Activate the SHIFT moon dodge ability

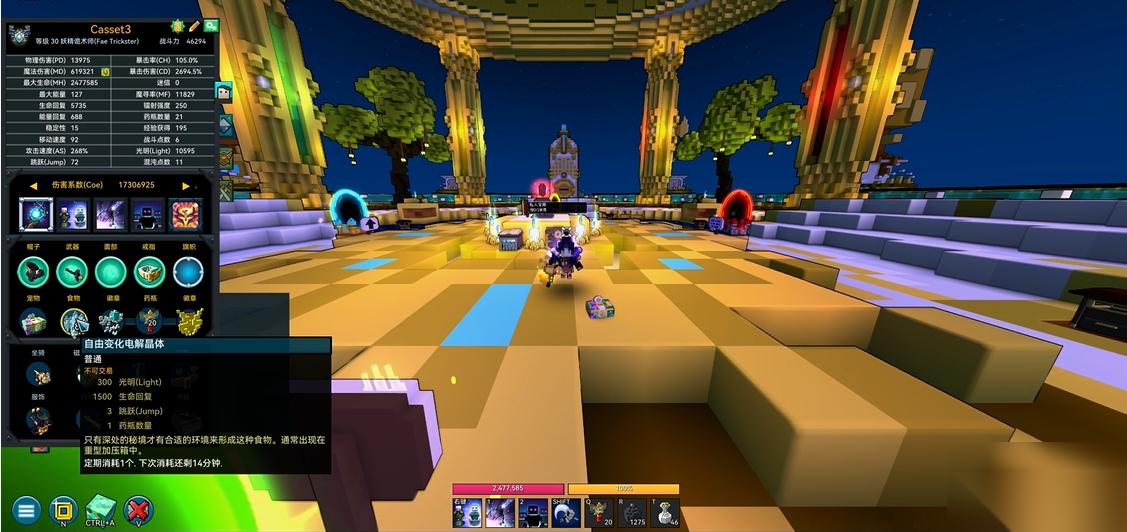coord(566,513)
